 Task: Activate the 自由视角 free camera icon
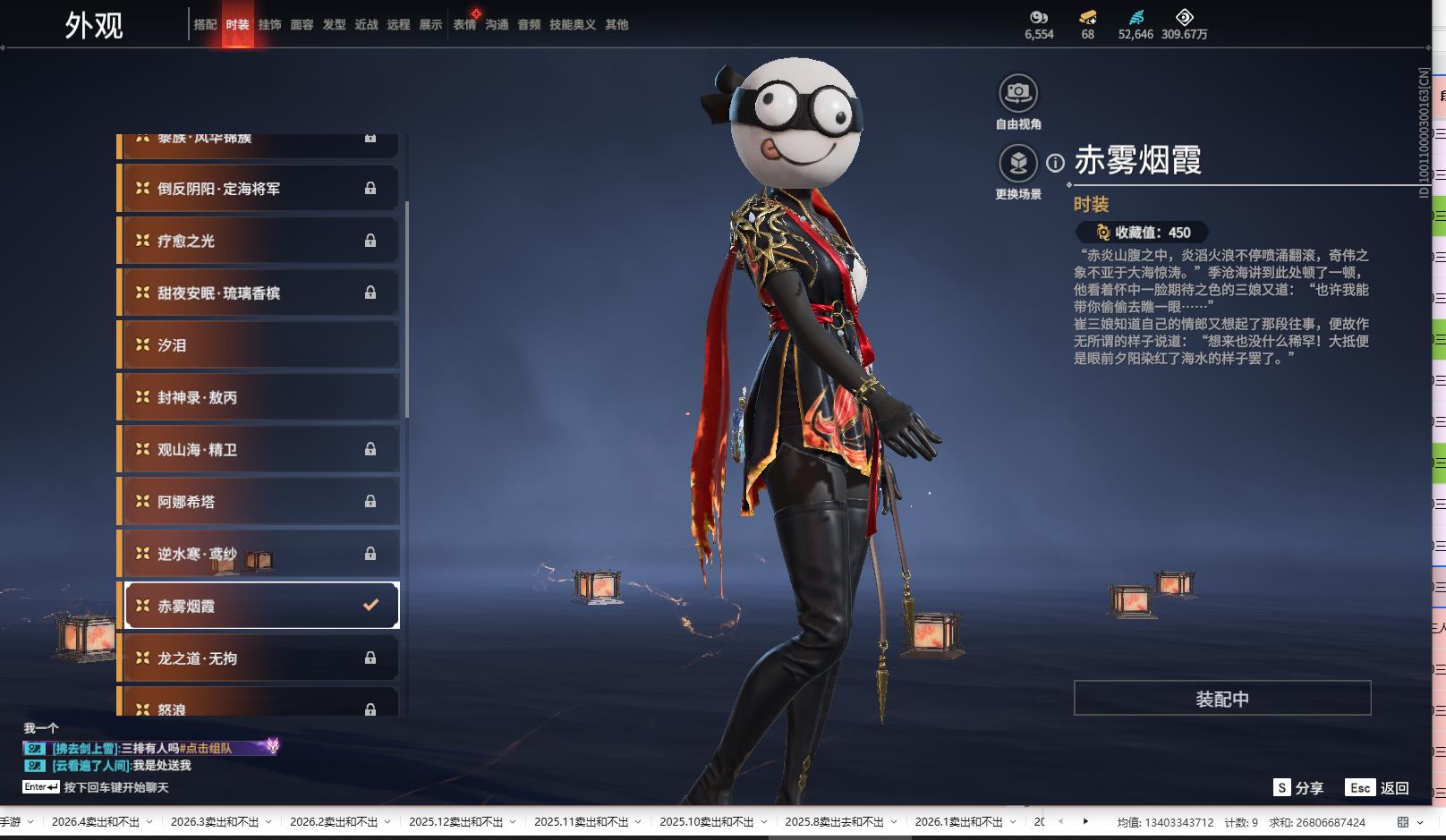click(1018, 93)
